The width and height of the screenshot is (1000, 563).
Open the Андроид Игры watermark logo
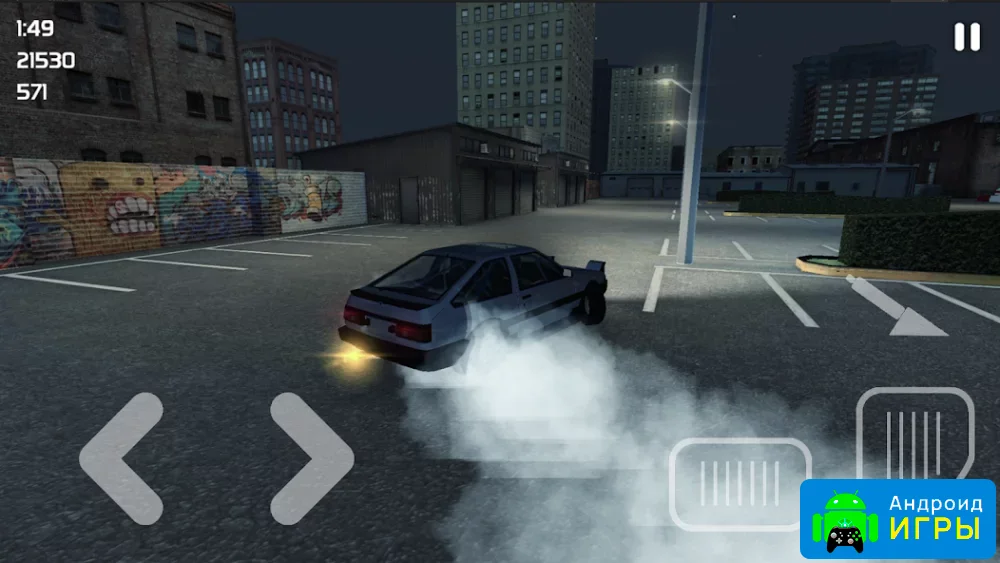click(897, 518)
